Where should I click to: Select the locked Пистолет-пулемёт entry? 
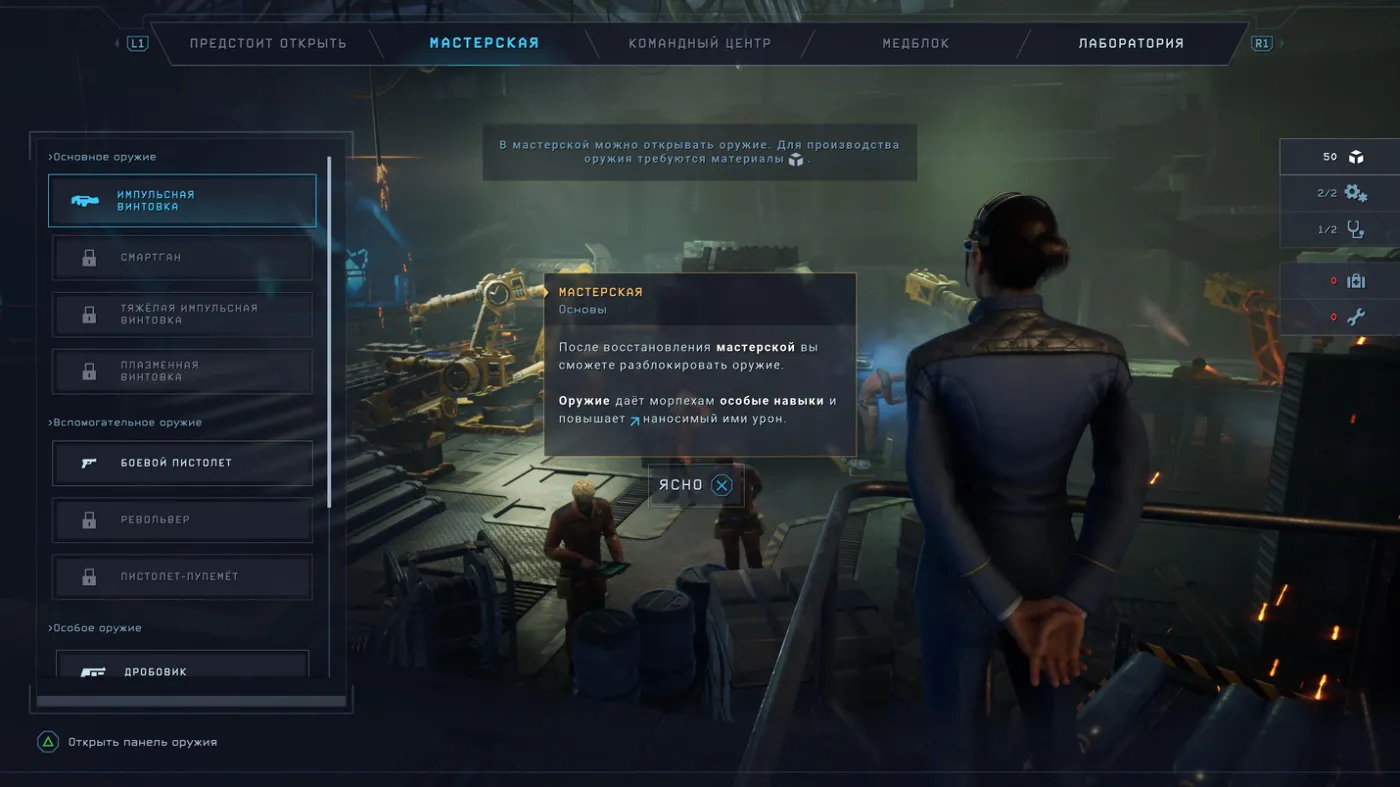click(182, 577)
